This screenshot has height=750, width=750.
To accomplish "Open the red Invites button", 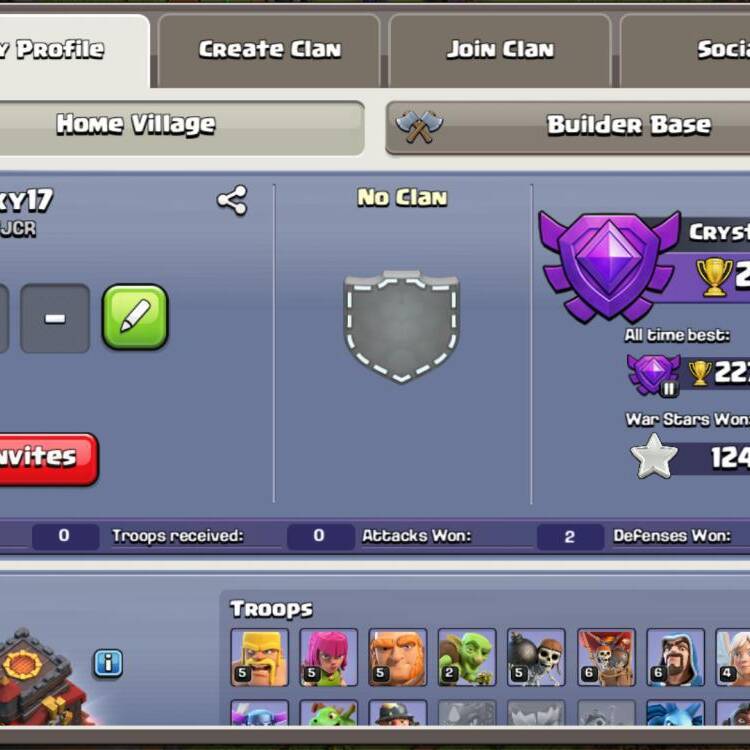I will pyautogui.click(x=45, y=458).
